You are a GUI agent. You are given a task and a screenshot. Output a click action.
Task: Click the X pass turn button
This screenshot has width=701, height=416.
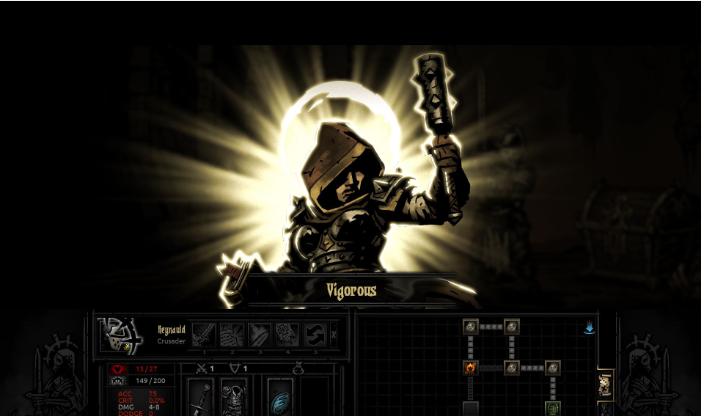coord(334,334)
